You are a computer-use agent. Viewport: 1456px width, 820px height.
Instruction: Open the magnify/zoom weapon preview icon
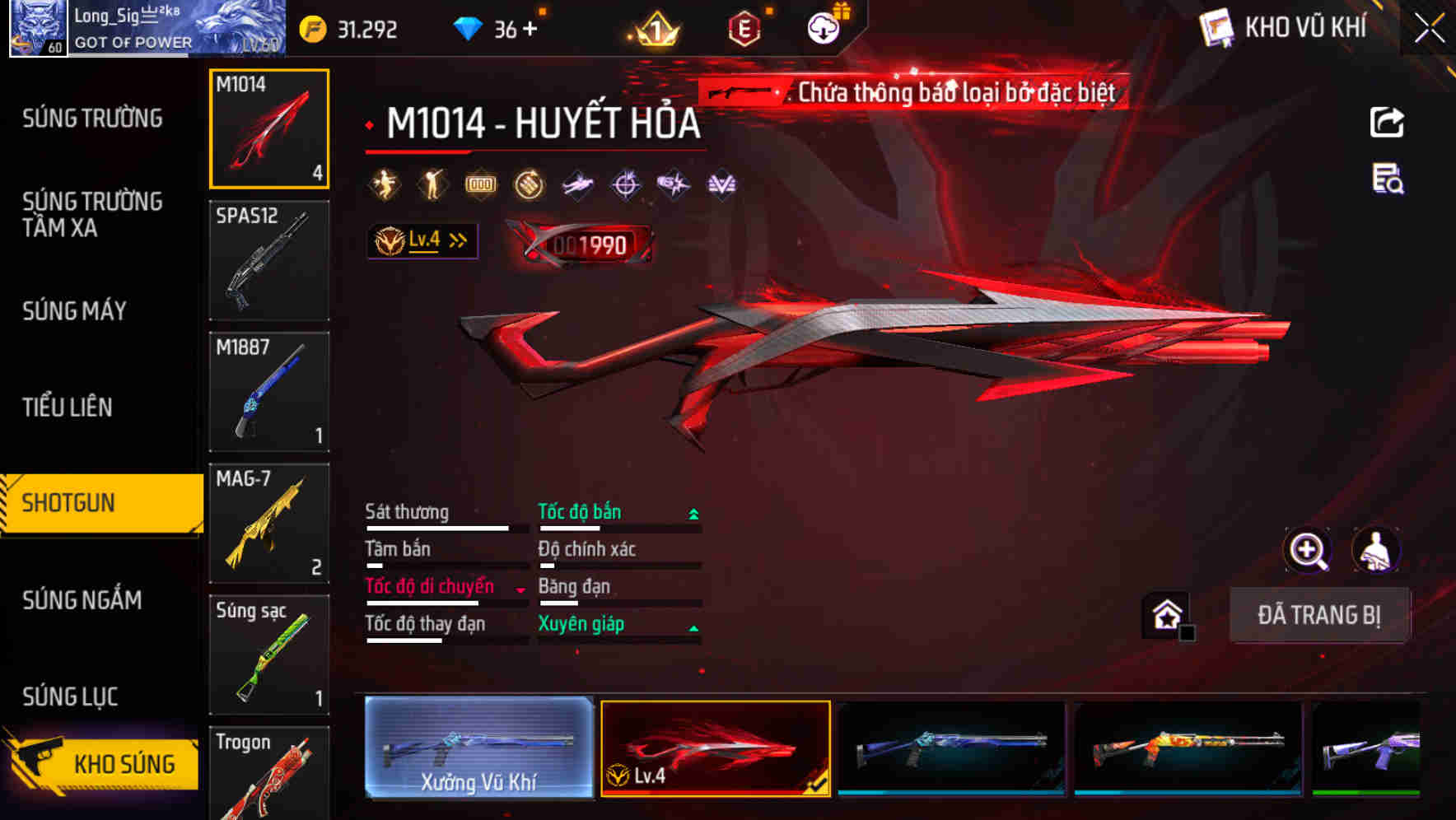coord(1309,550)
